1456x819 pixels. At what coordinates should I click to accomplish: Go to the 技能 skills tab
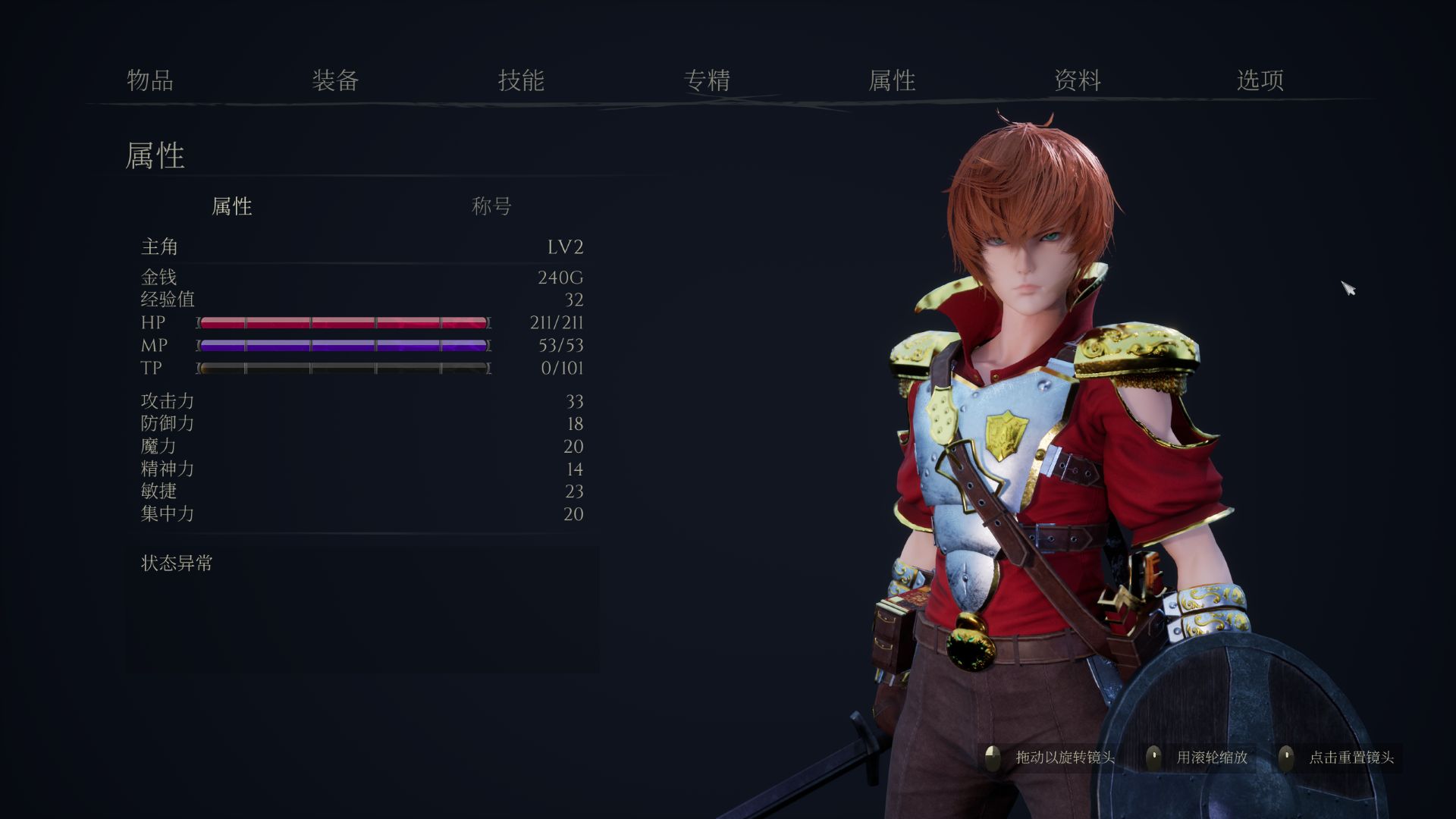pyautogui.click(x=521, y=80)
